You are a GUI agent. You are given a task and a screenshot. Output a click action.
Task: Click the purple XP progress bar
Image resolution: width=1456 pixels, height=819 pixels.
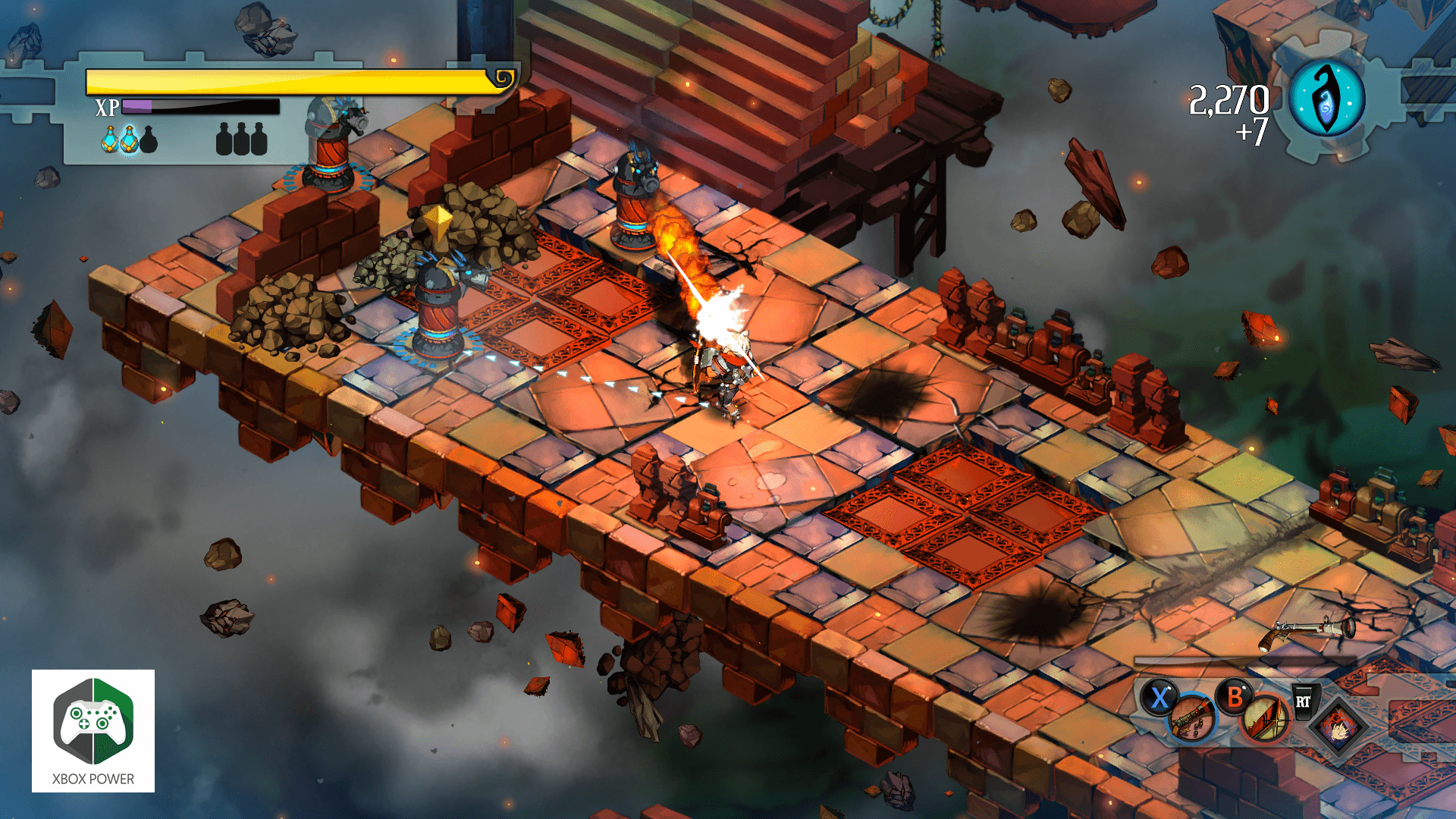coord(137,106)
